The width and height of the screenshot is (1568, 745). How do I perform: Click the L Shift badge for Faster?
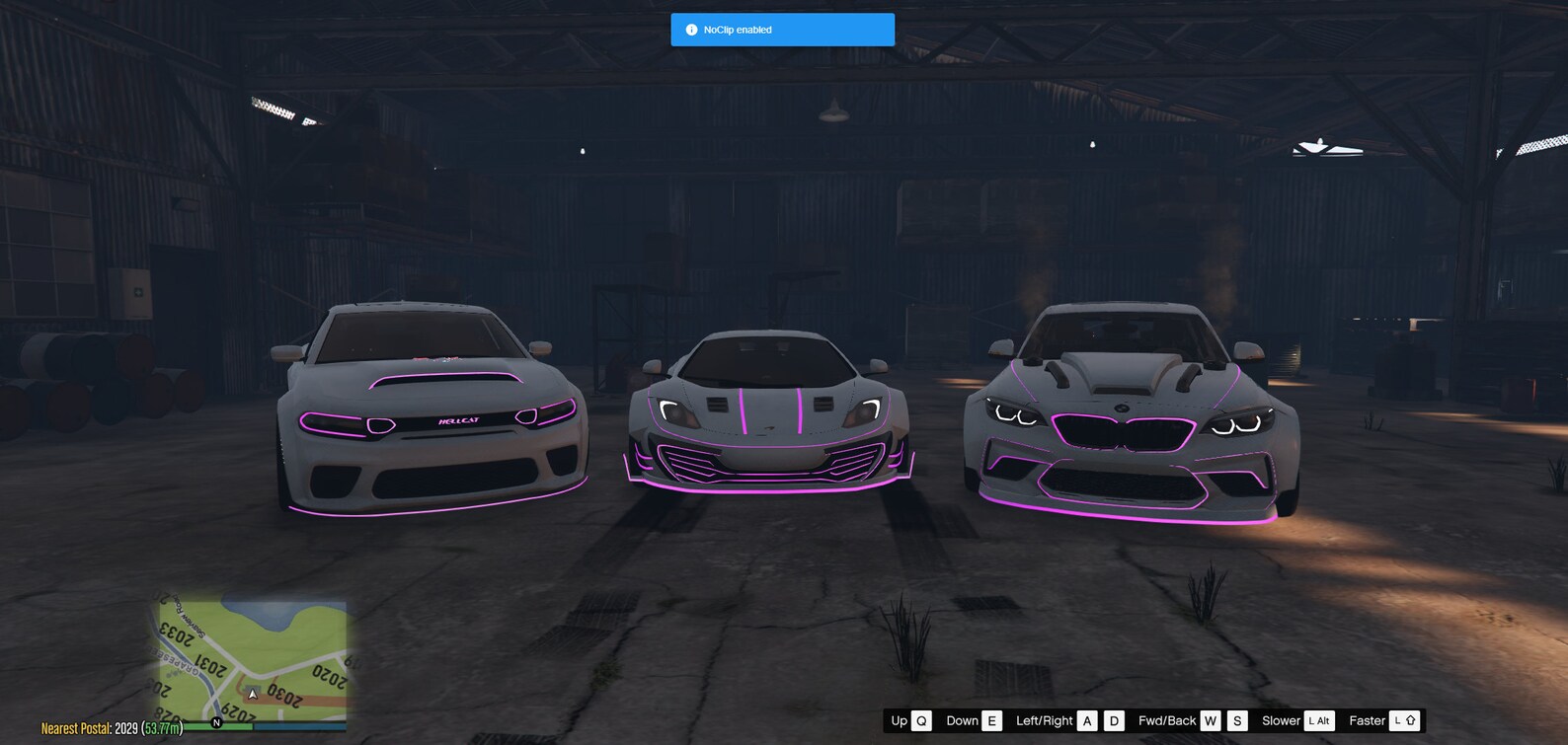point(1403,720)
